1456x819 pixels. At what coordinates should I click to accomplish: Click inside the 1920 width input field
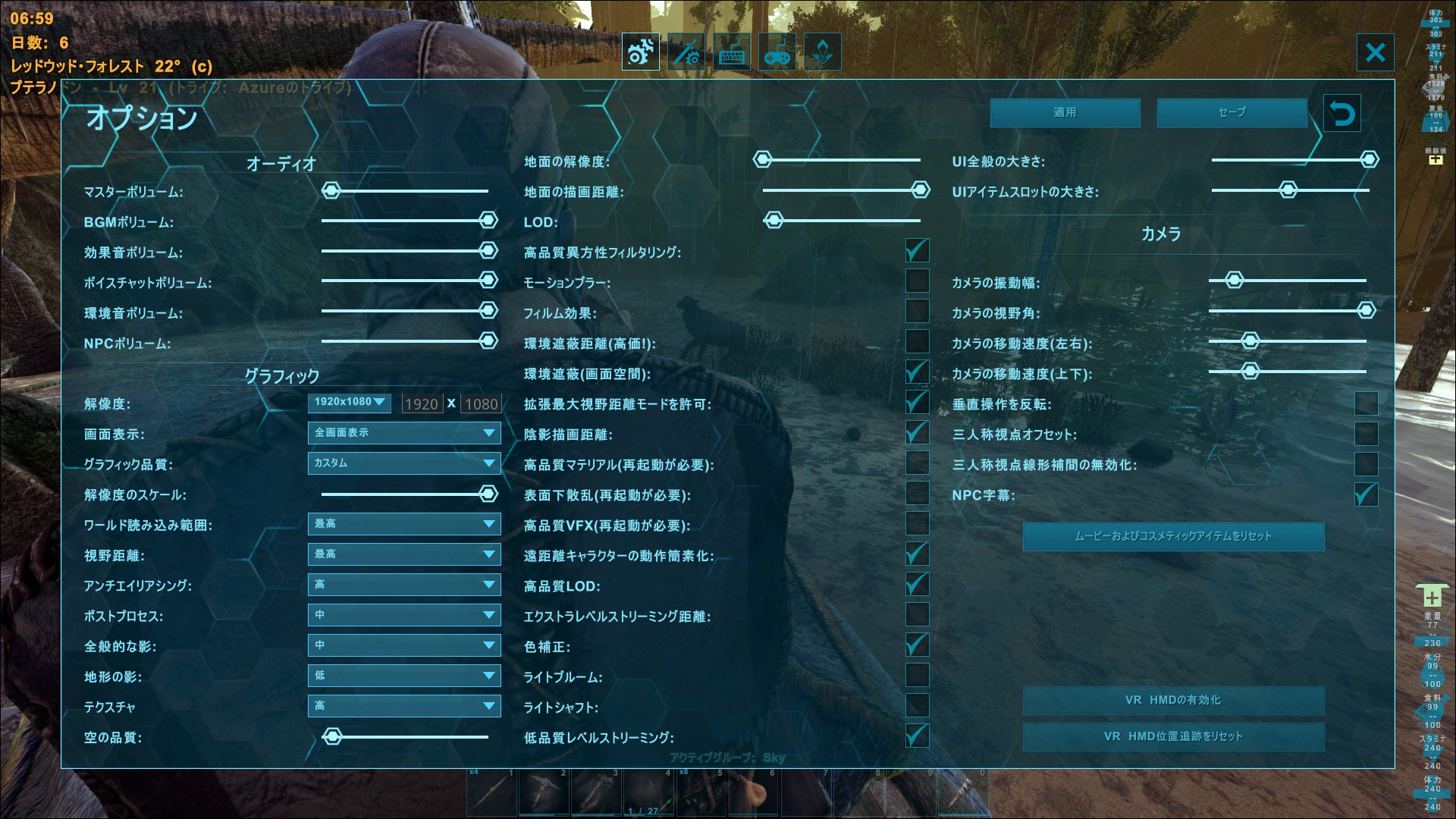[422, 403]
